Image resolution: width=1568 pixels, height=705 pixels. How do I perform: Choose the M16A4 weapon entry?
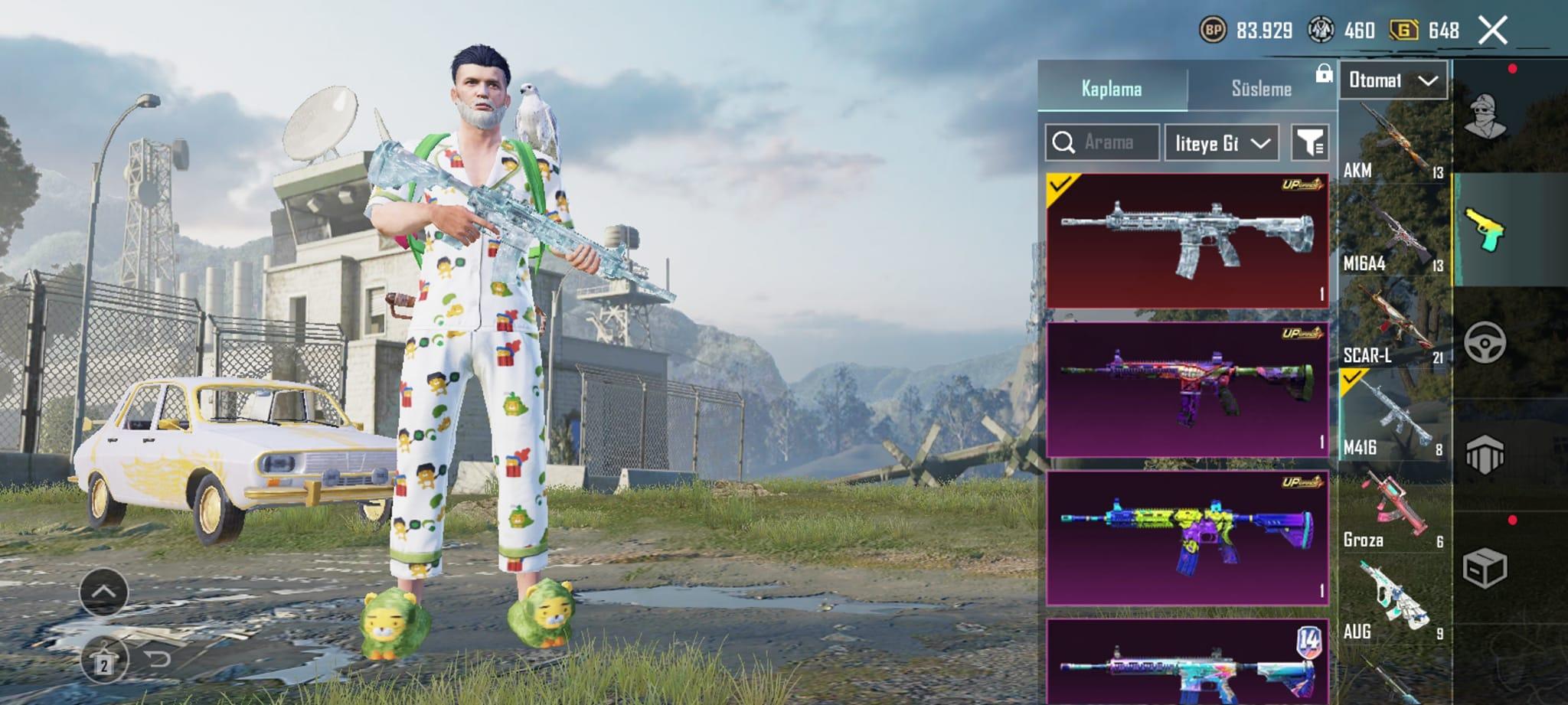1393,235
